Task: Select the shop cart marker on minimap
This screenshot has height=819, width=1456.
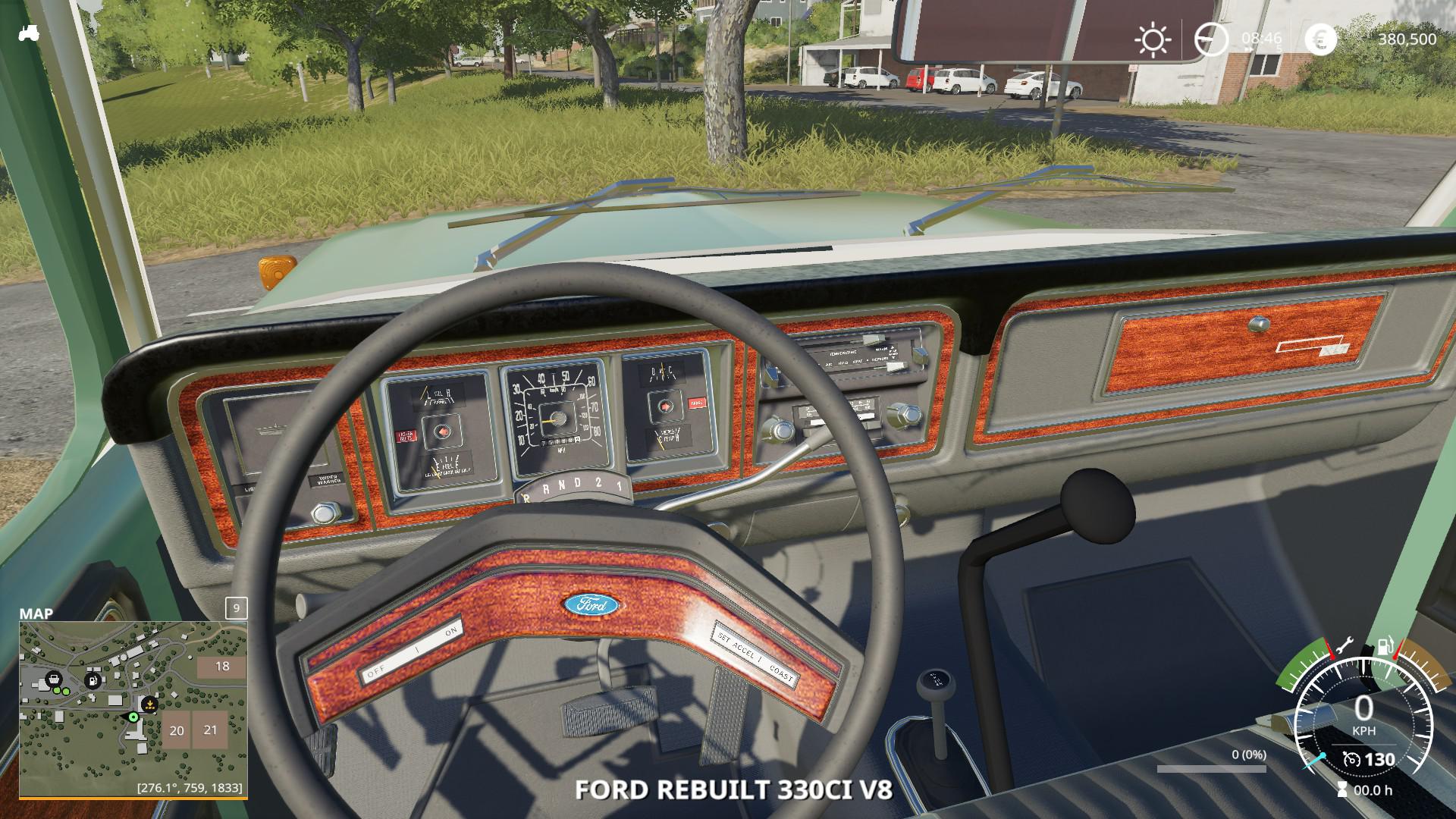Action: tap(53, 679)
